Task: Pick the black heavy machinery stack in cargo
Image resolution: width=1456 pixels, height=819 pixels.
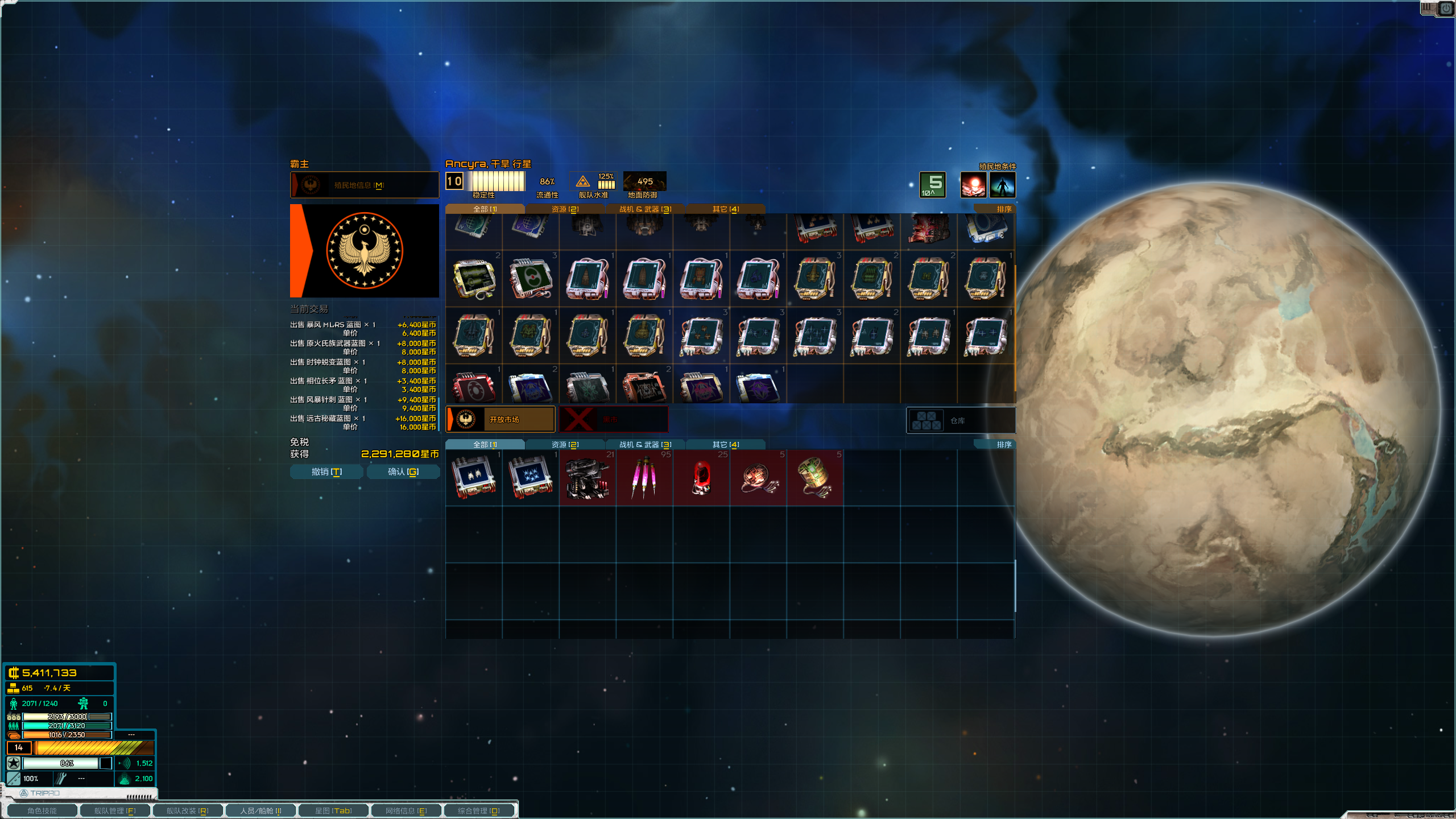Action: tap(588, 478)
